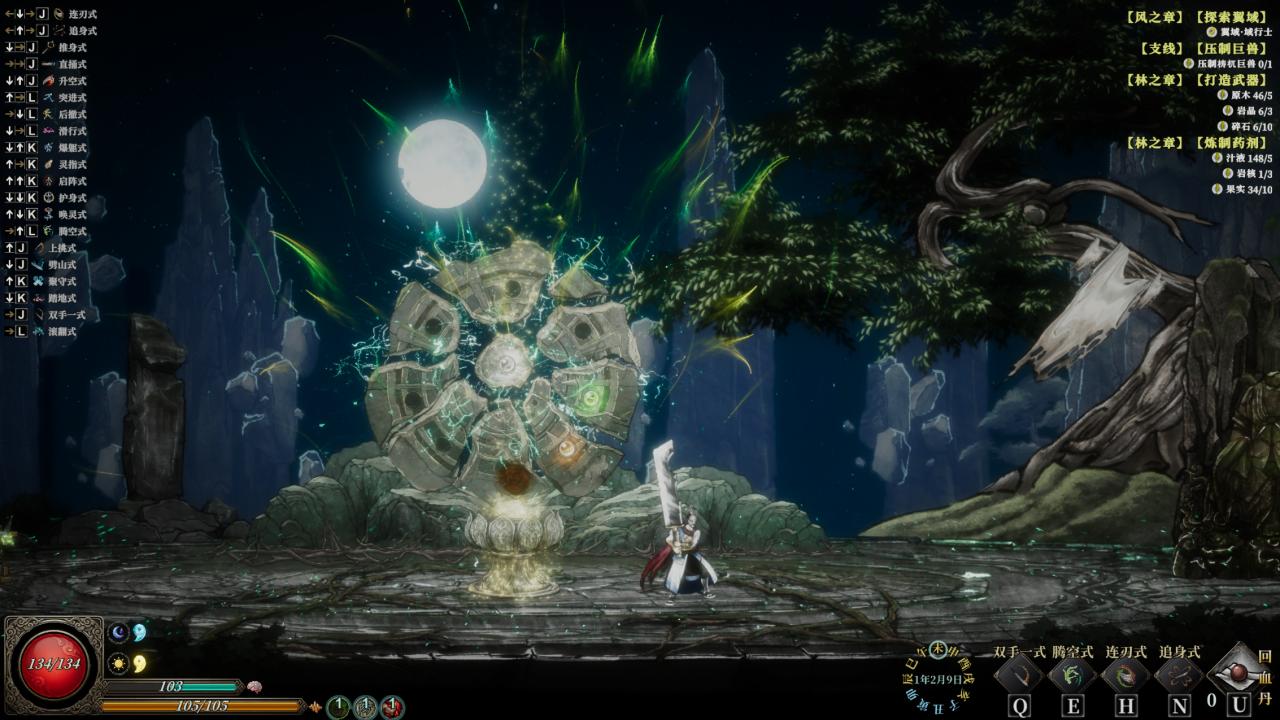
Task: Activate the 双手一式 skill slot
Action: click(x=1019, y=676)
